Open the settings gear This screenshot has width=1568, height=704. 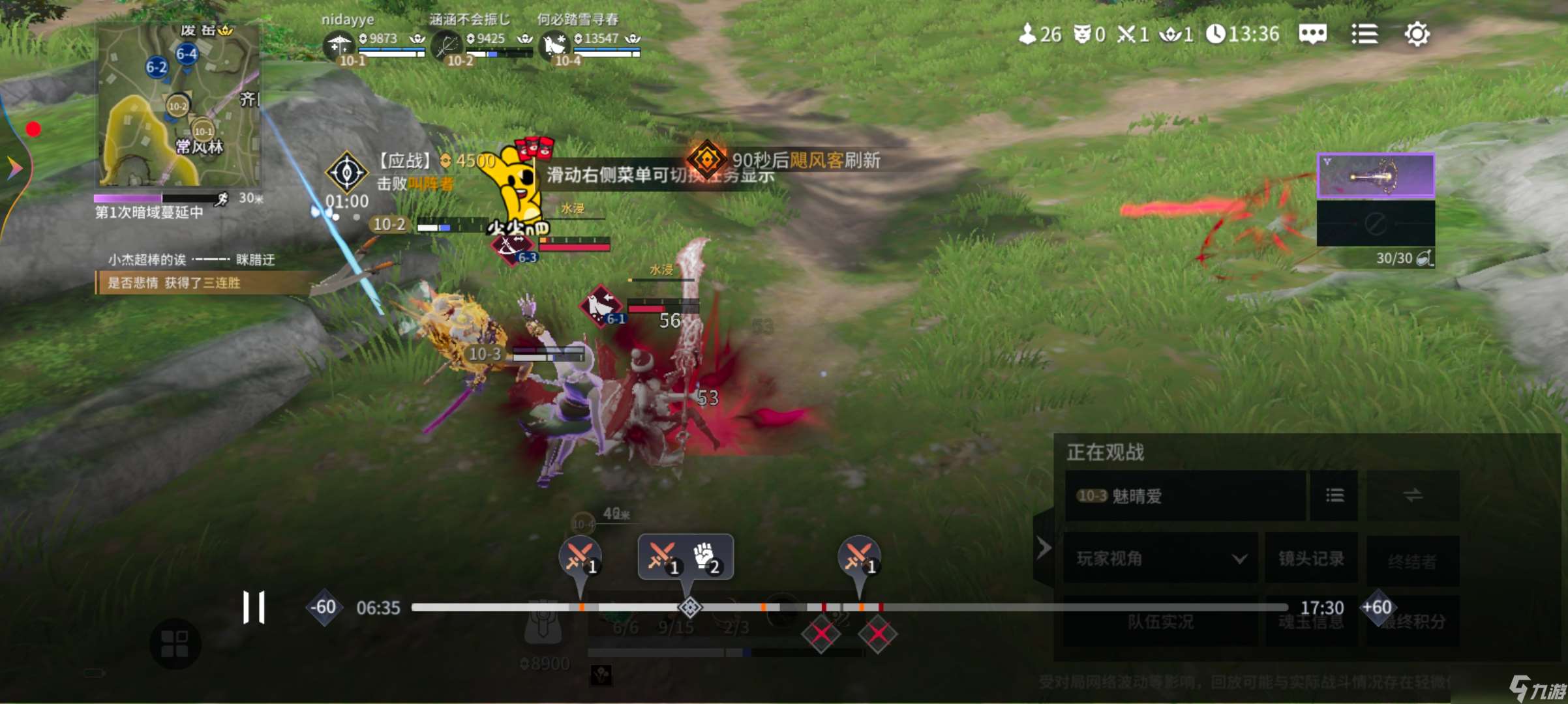click(x=1417, y=34)
